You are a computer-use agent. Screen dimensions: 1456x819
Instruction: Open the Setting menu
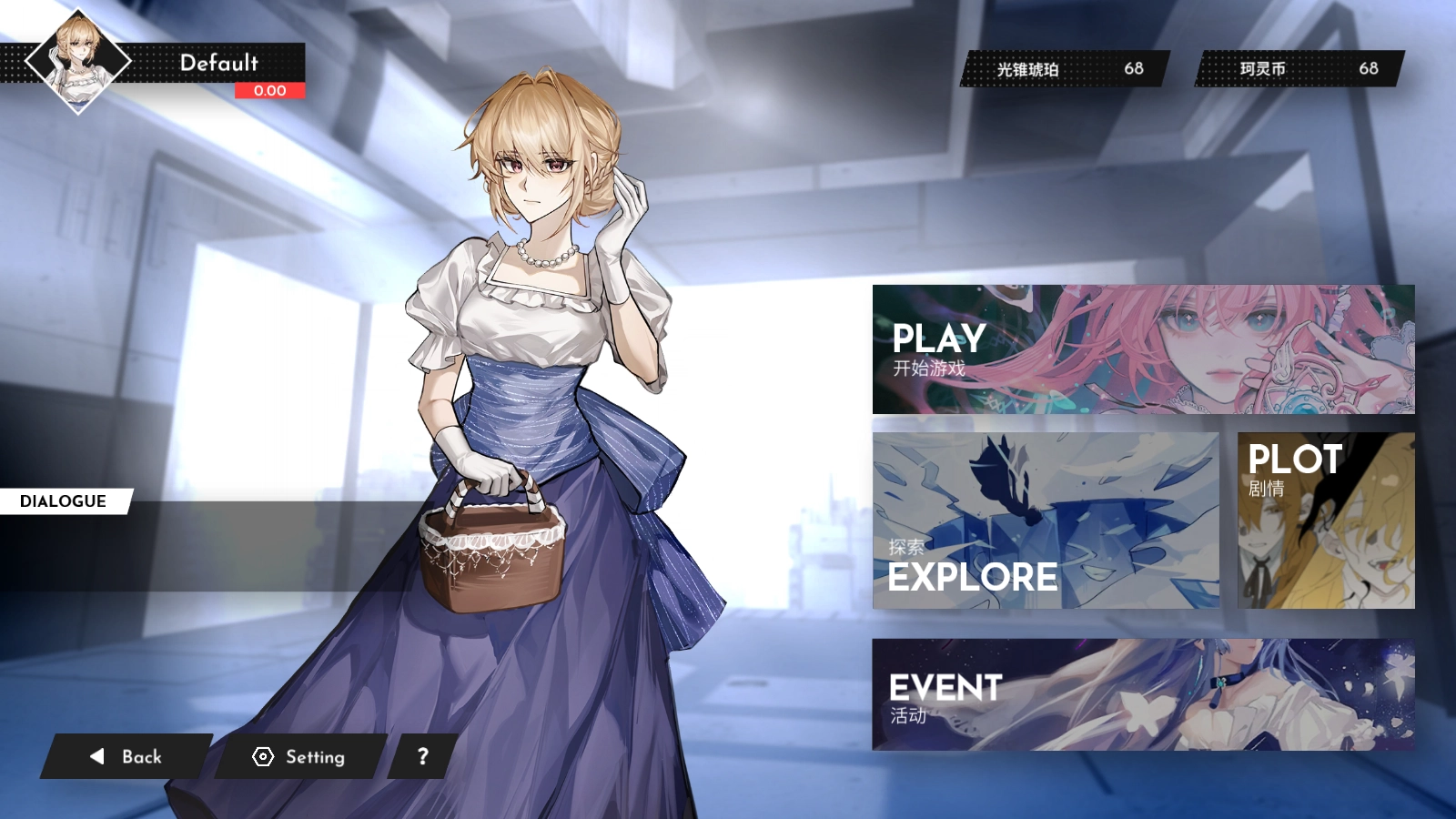pos(299,756)
